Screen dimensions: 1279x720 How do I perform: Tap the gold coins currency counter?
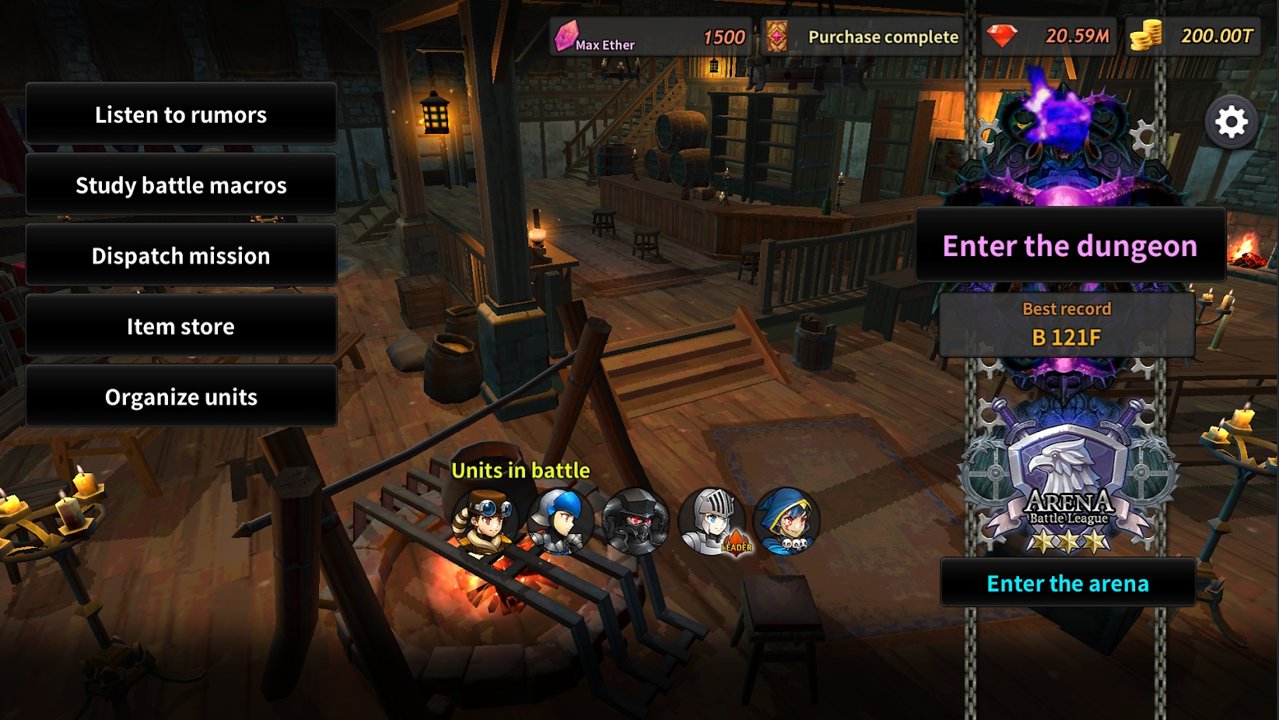coord(1192,38)
